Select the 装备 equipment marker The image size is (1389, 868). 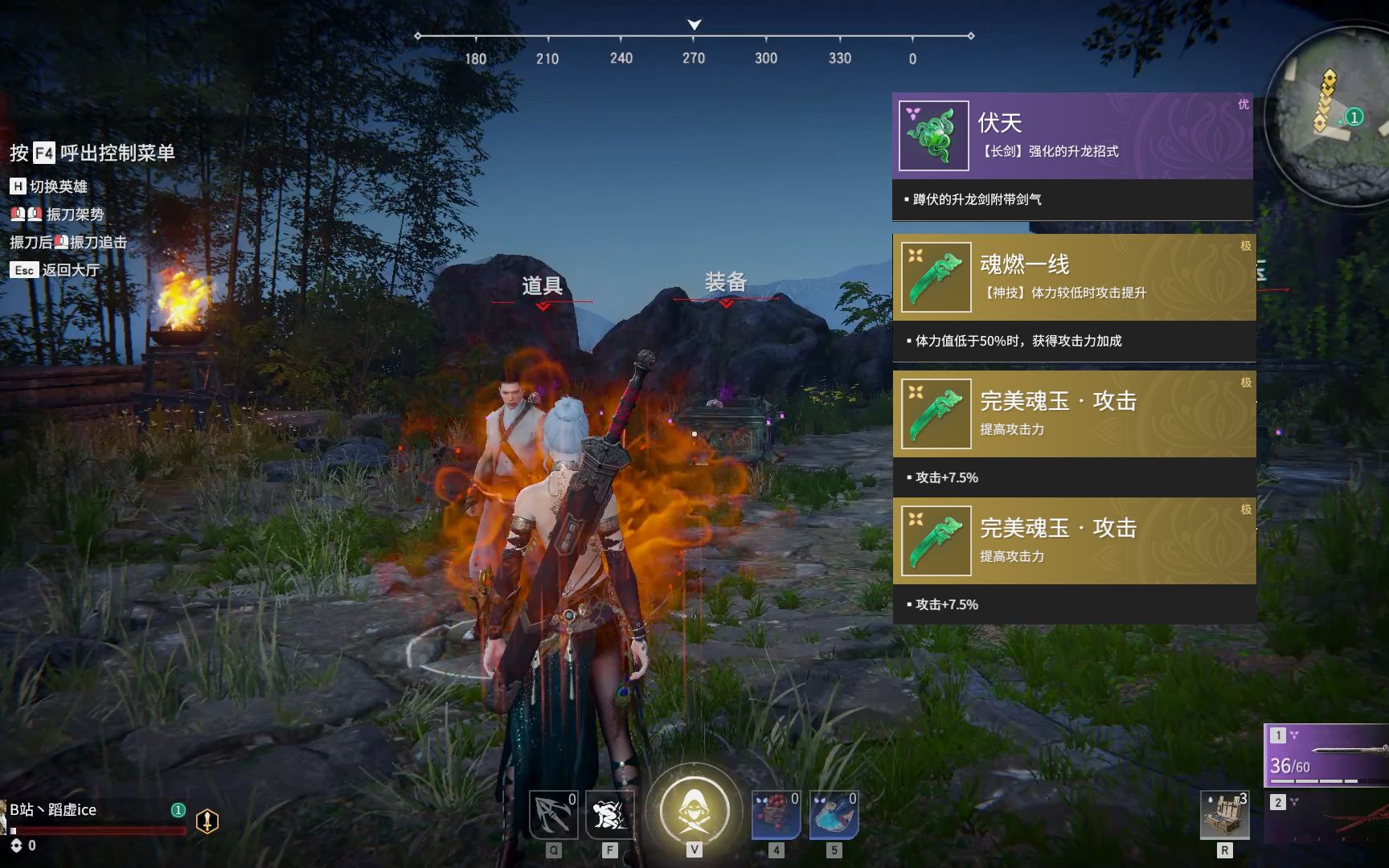(726, 283)
